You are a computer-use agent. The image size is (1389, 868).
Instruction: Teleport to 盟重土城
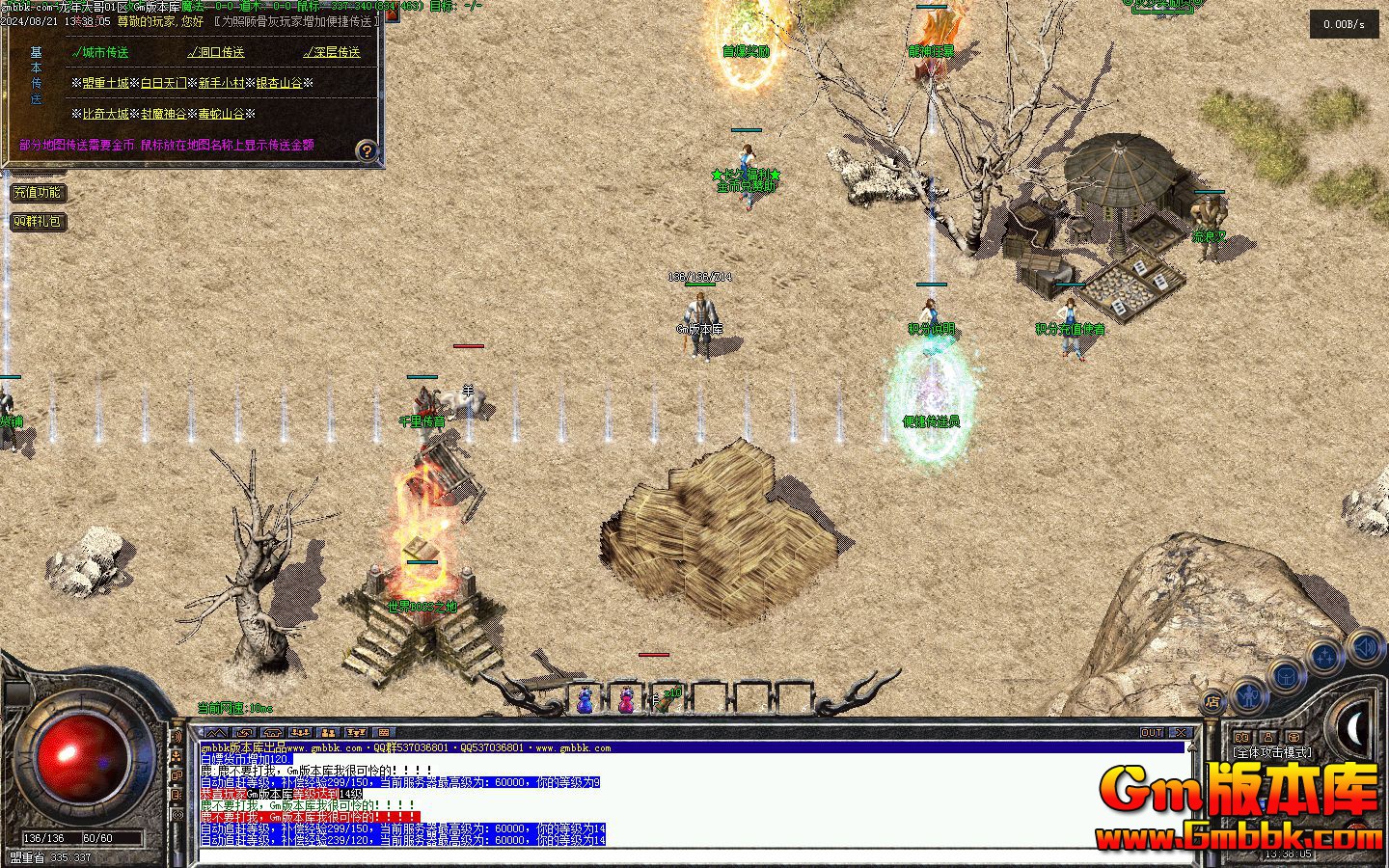(105, 84)
